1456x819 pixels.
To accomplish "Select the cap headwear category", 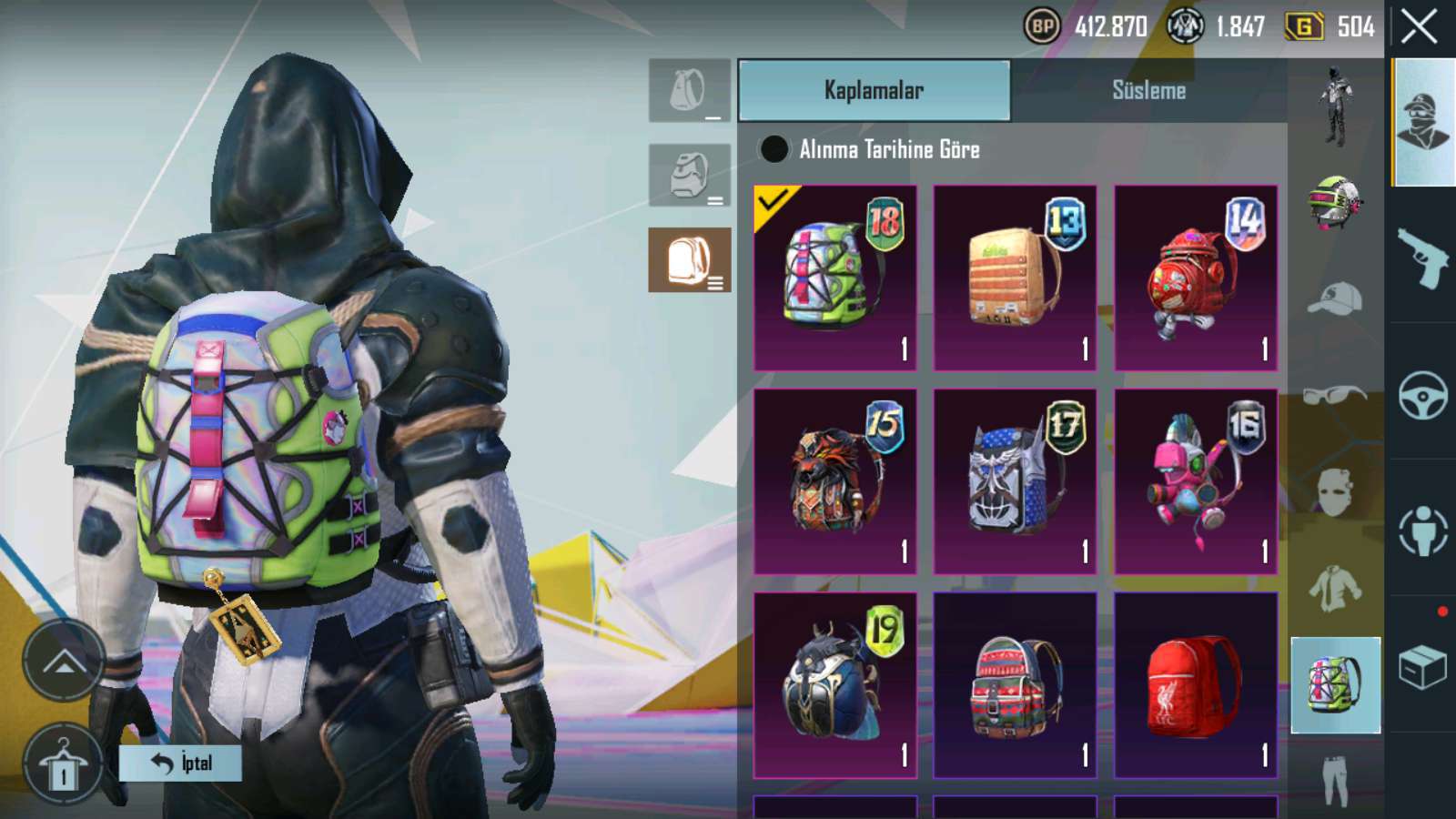I will tap(1334, 299).
